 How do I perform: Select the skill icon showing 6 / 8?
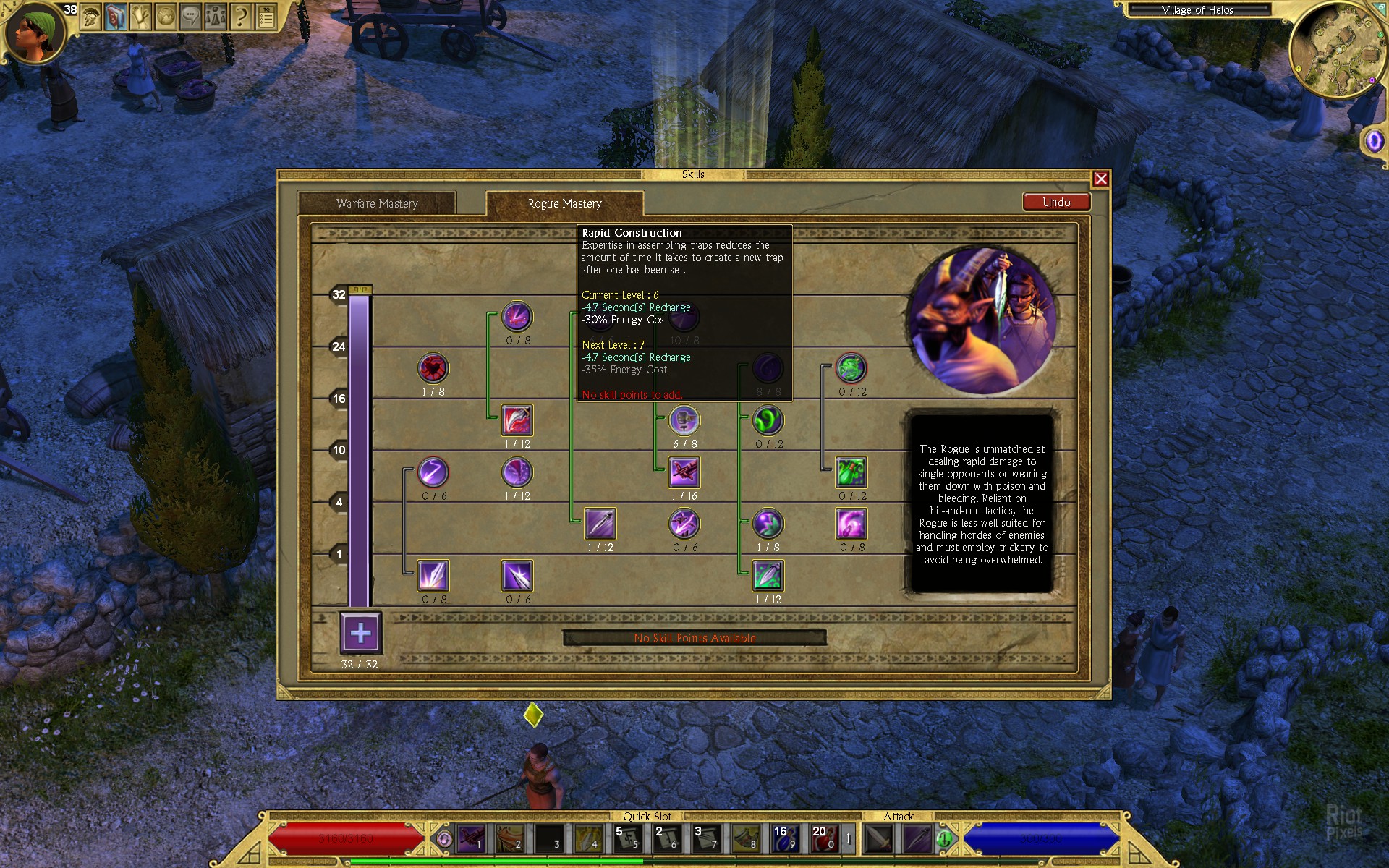point(684,420)
